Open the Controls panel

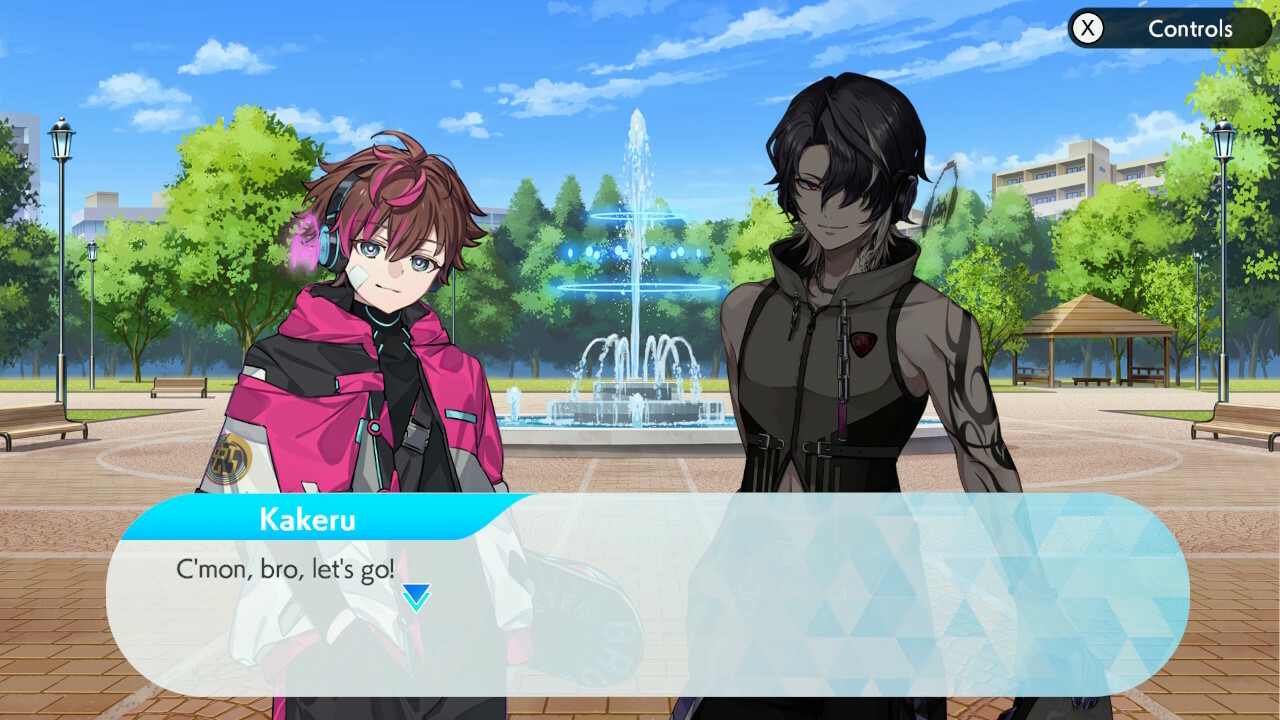1168,29
